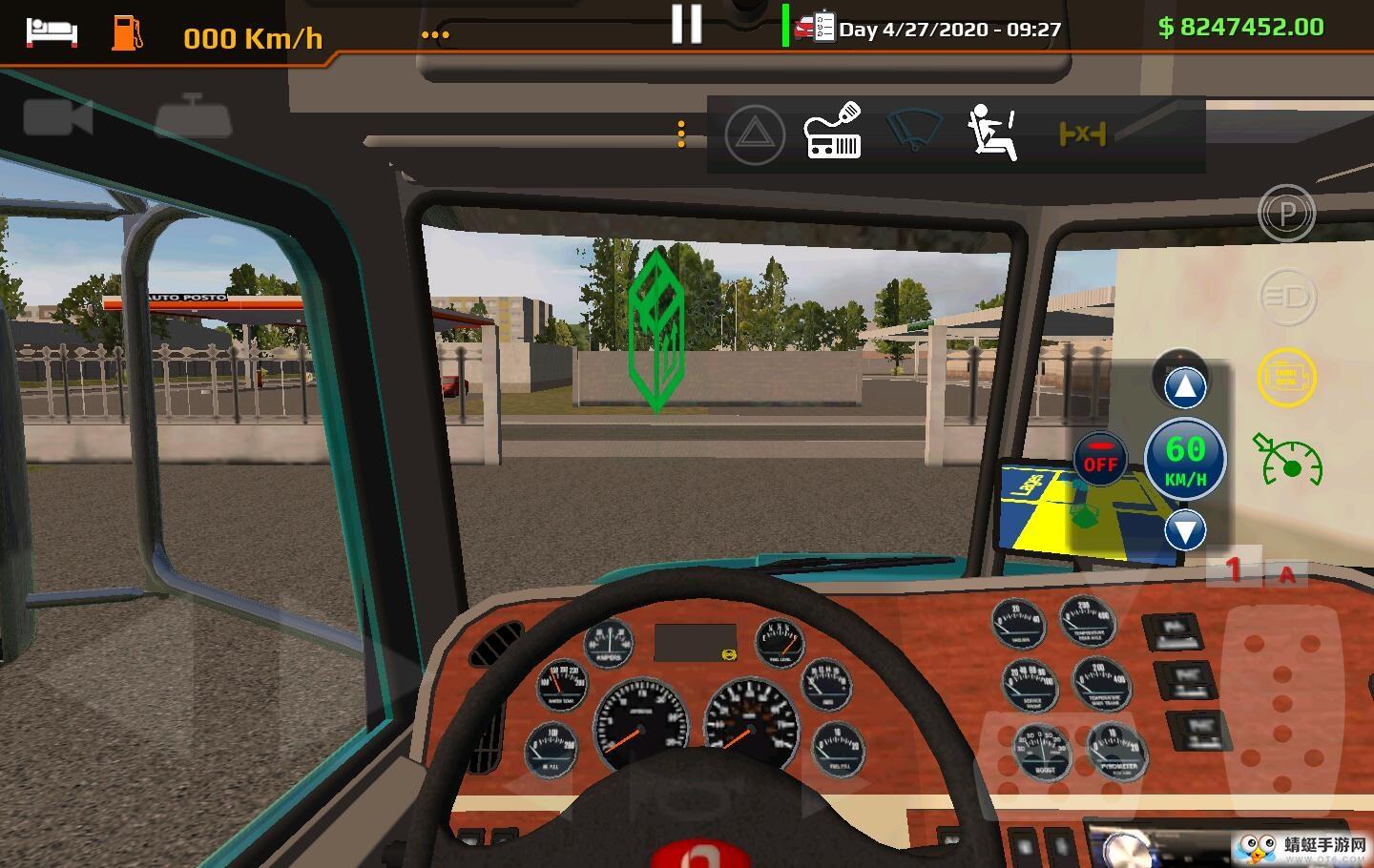Click the red OFF limiter button
This screenshot has height=868, width=1374.
click(x=1100, y=460)
